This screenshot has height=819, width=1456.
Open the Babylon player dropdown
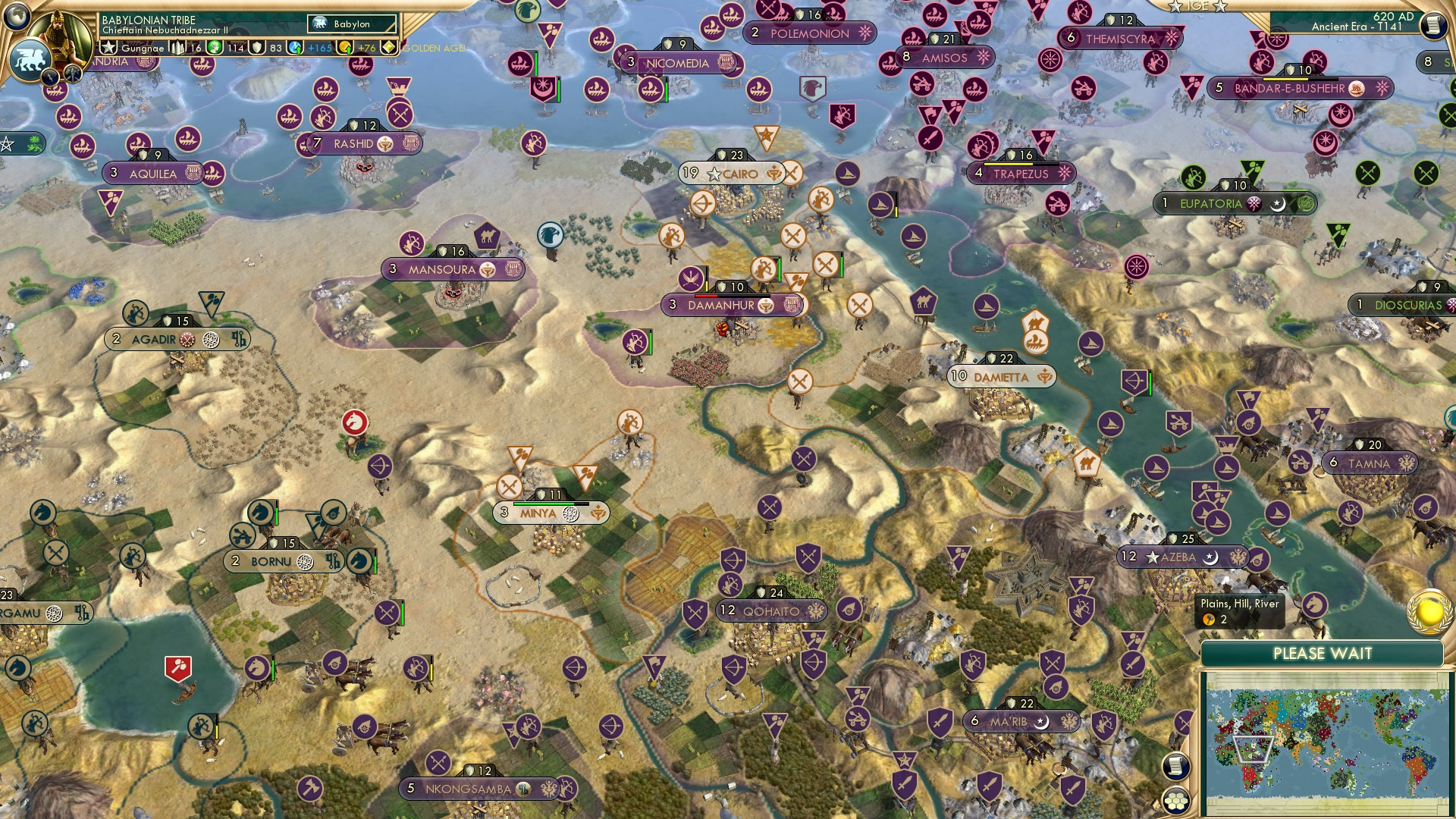(x=350, y=24)
